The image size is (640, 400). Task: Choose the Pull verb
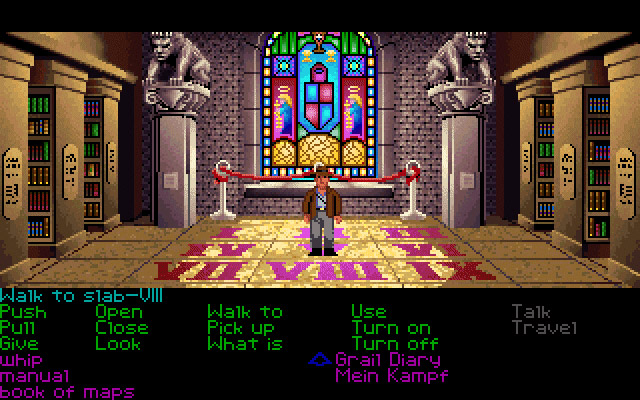click(x=20, y=328)
